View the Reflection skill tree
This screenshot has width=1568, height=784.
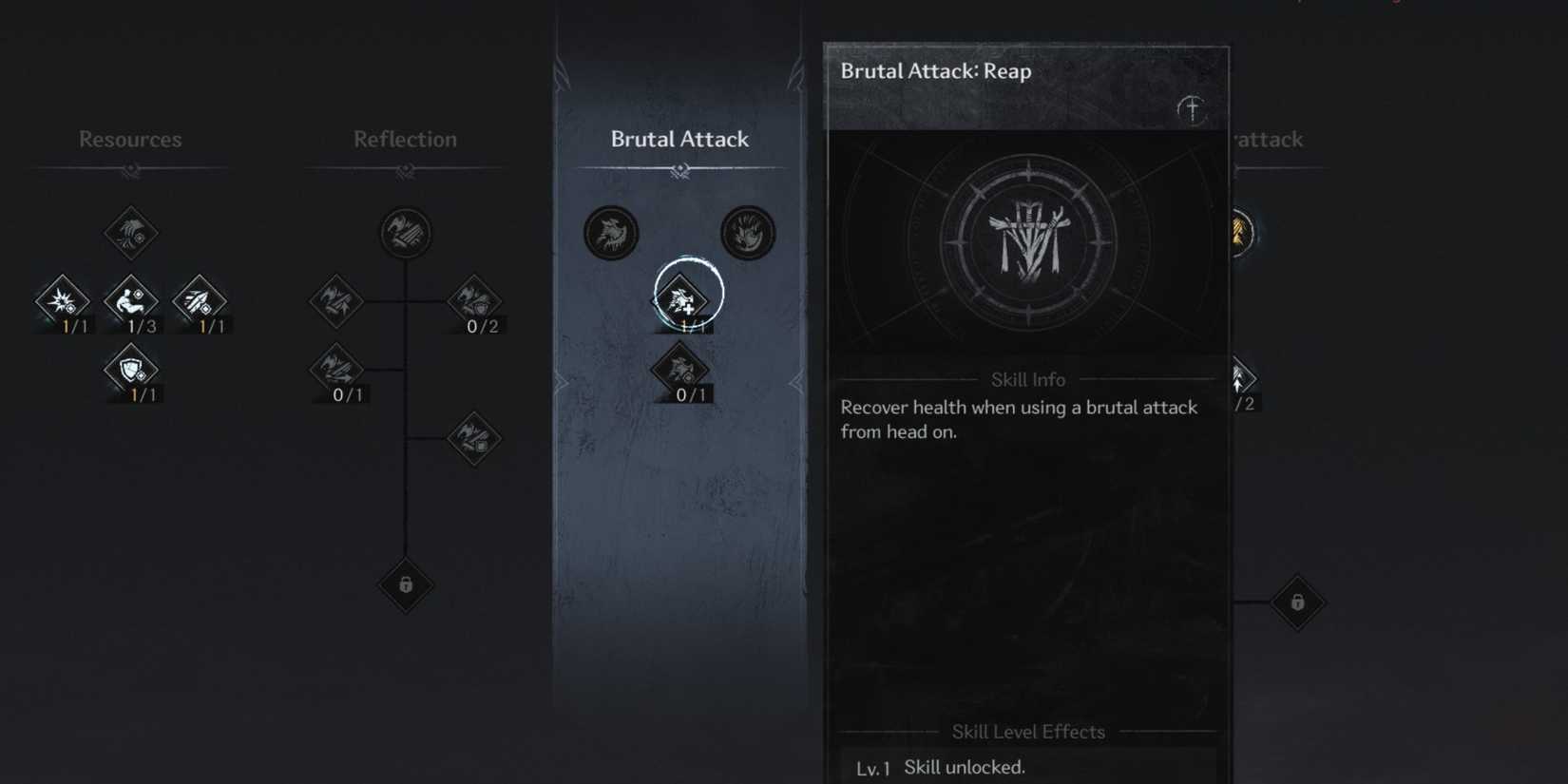tap(406, 139)
